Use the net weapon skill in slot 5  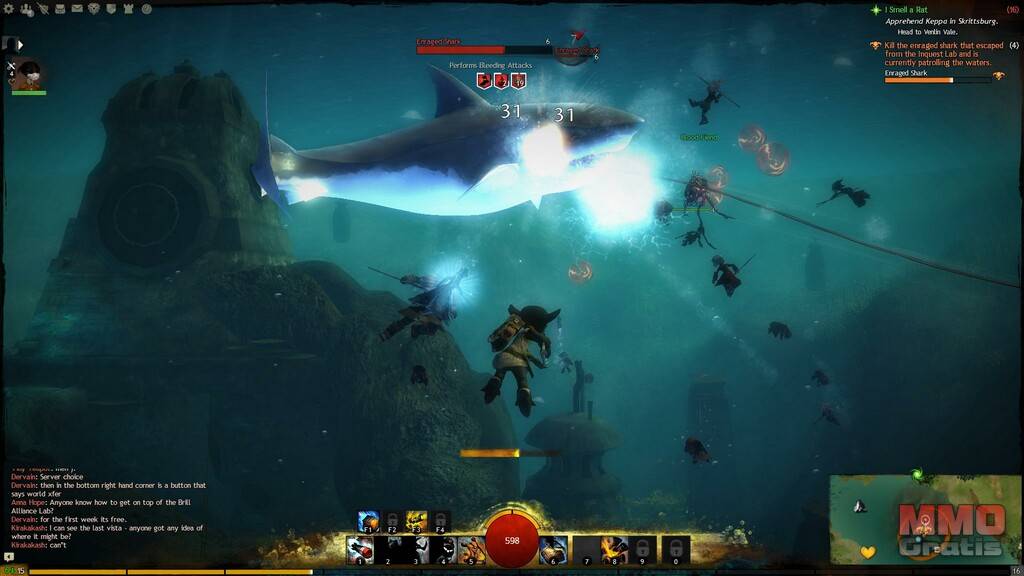tap(471, 549)
